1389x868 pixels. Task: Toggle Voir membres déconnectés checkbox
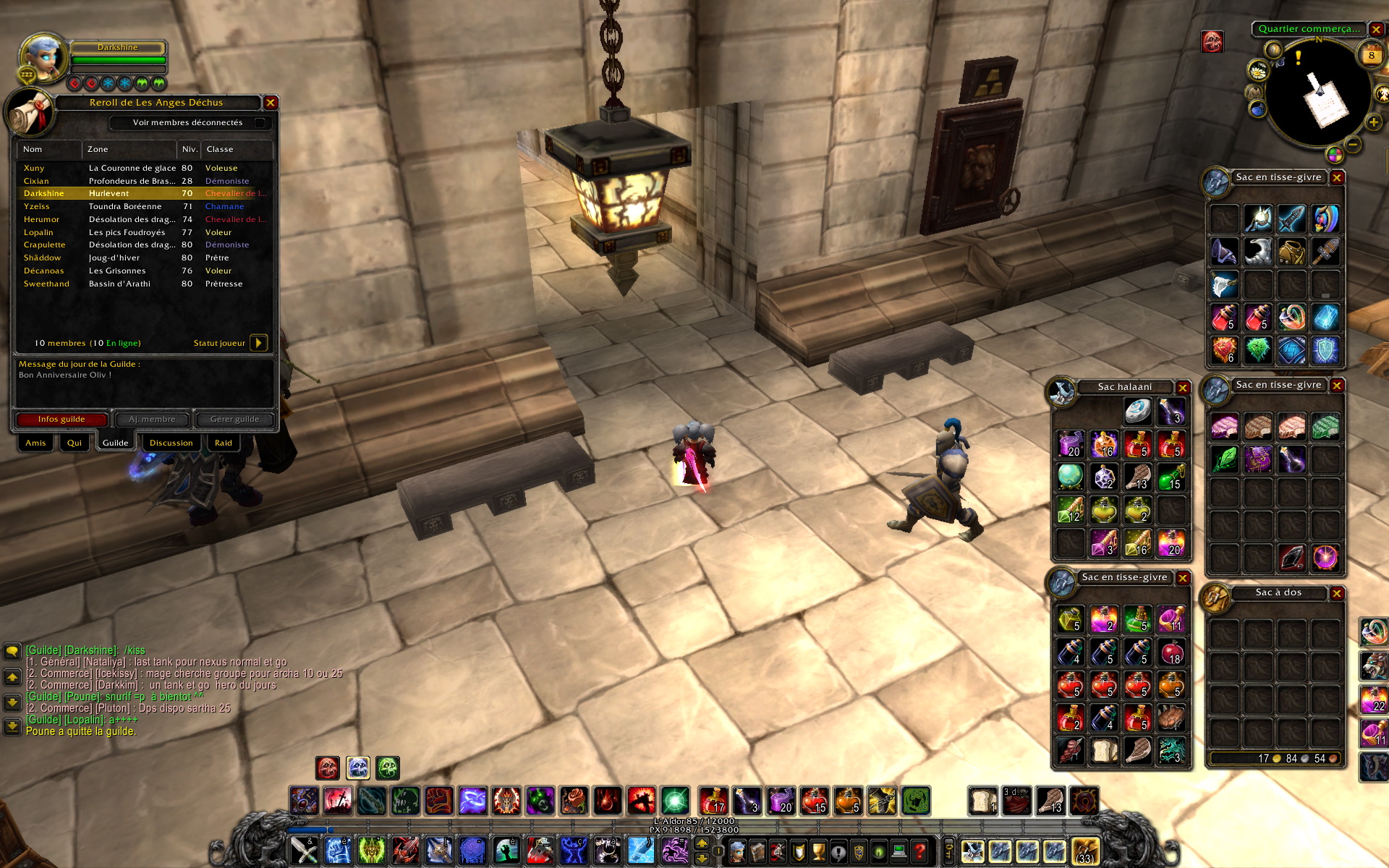point(260,123)
